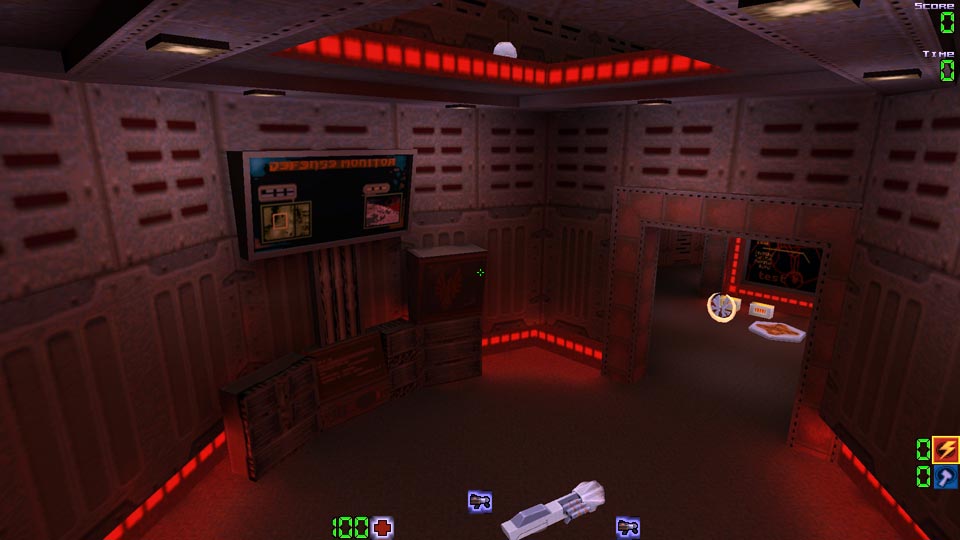
Task: Select the red lightning bolt team icon
Action: [945, 449]
